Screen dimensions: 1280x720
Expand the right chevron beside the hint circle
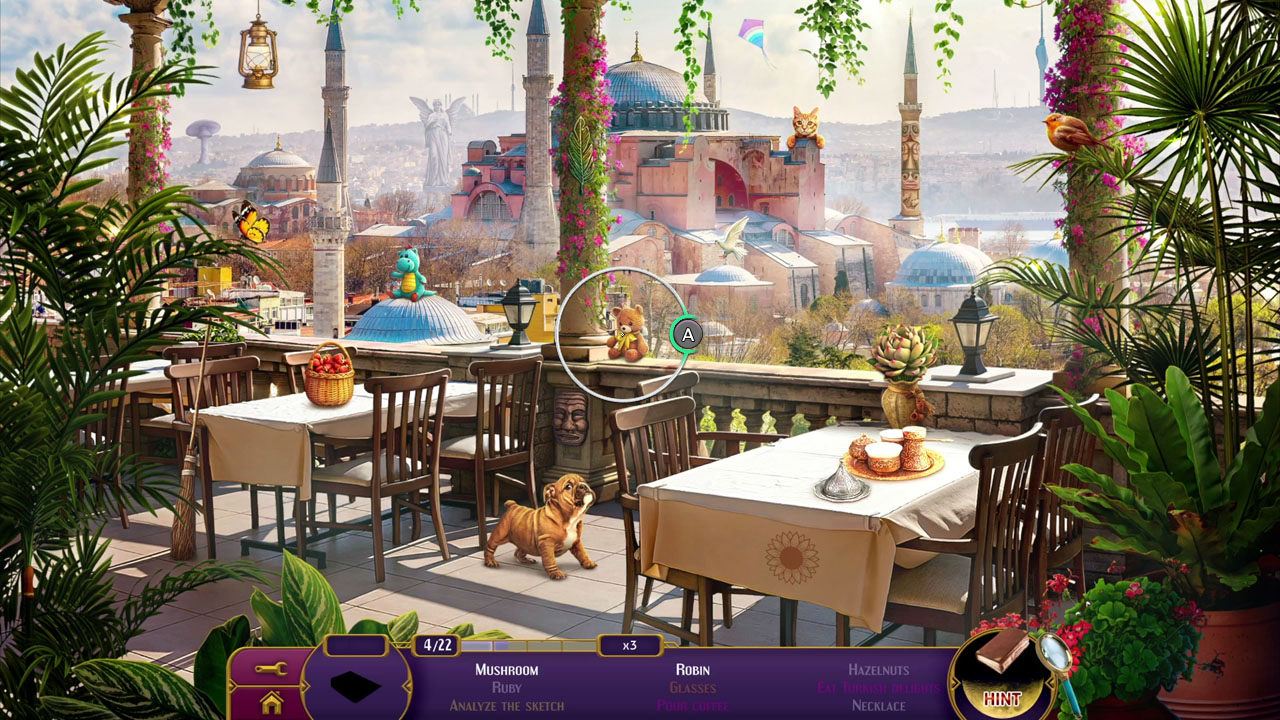1050,683
